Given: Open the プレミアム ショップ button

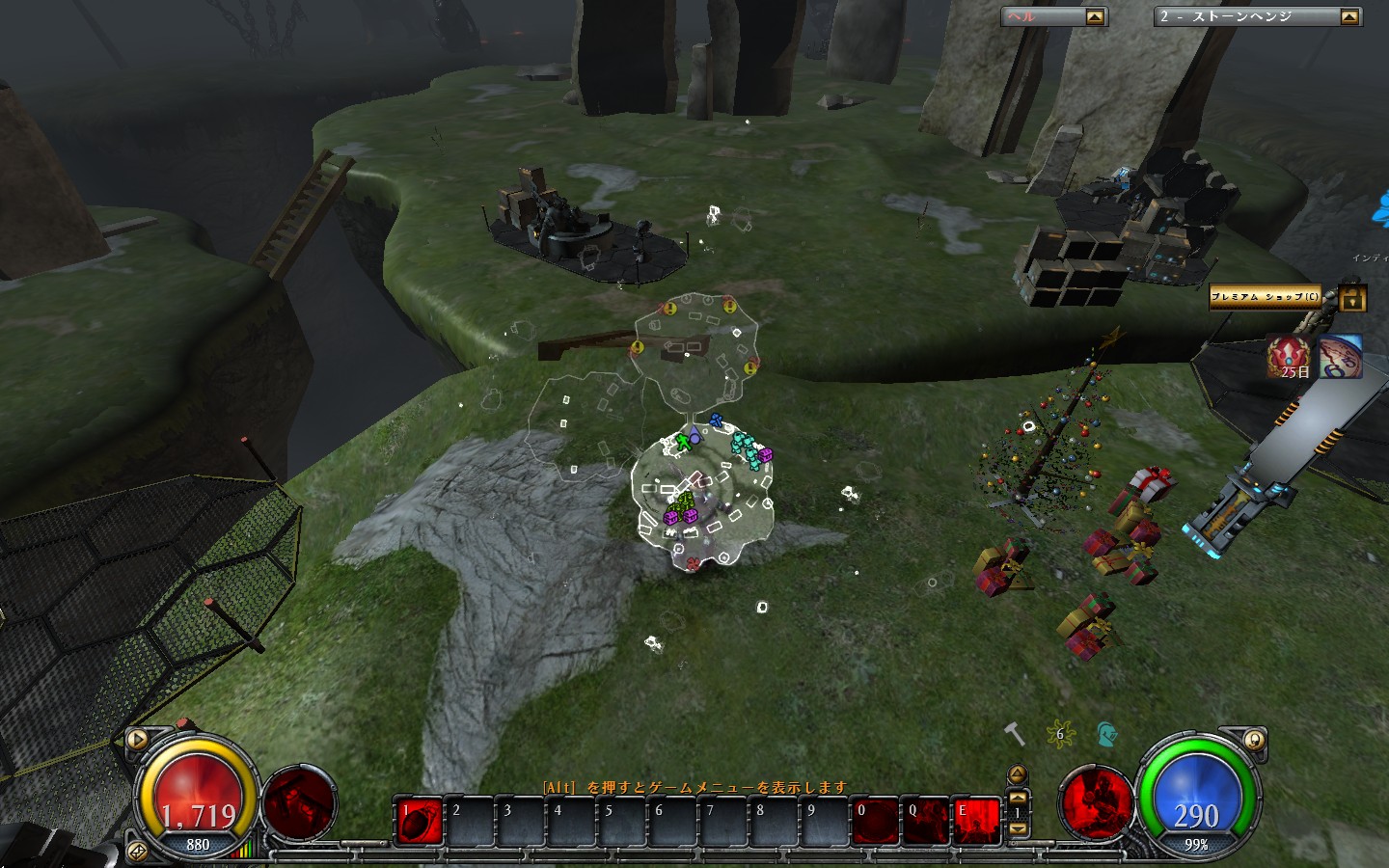Looking at the screenshot, I should (x=1266, y=297).
